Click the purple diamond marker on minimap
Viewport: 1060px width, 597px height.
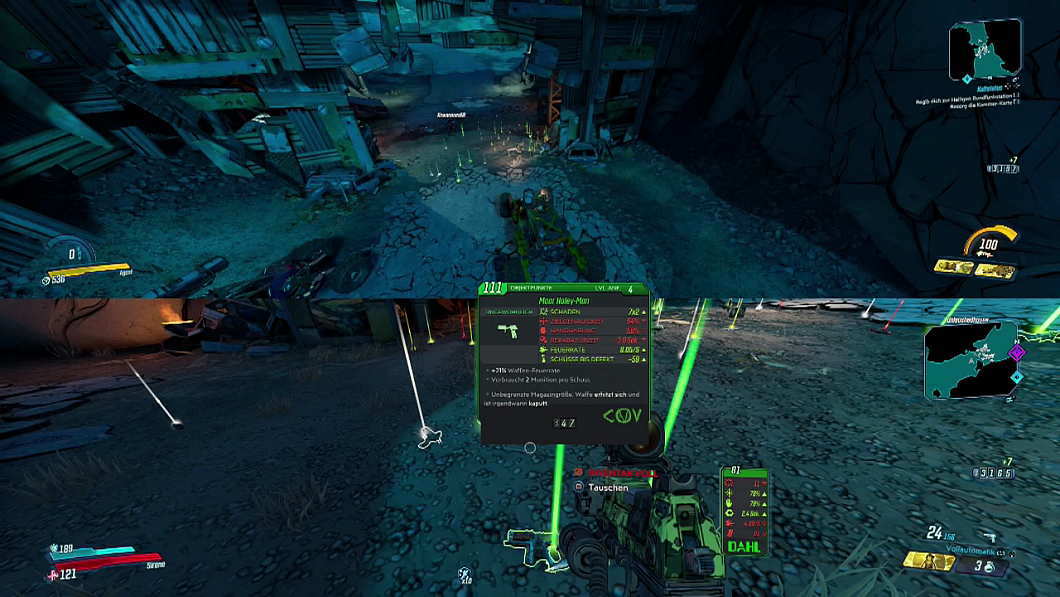coord(1018,353)
